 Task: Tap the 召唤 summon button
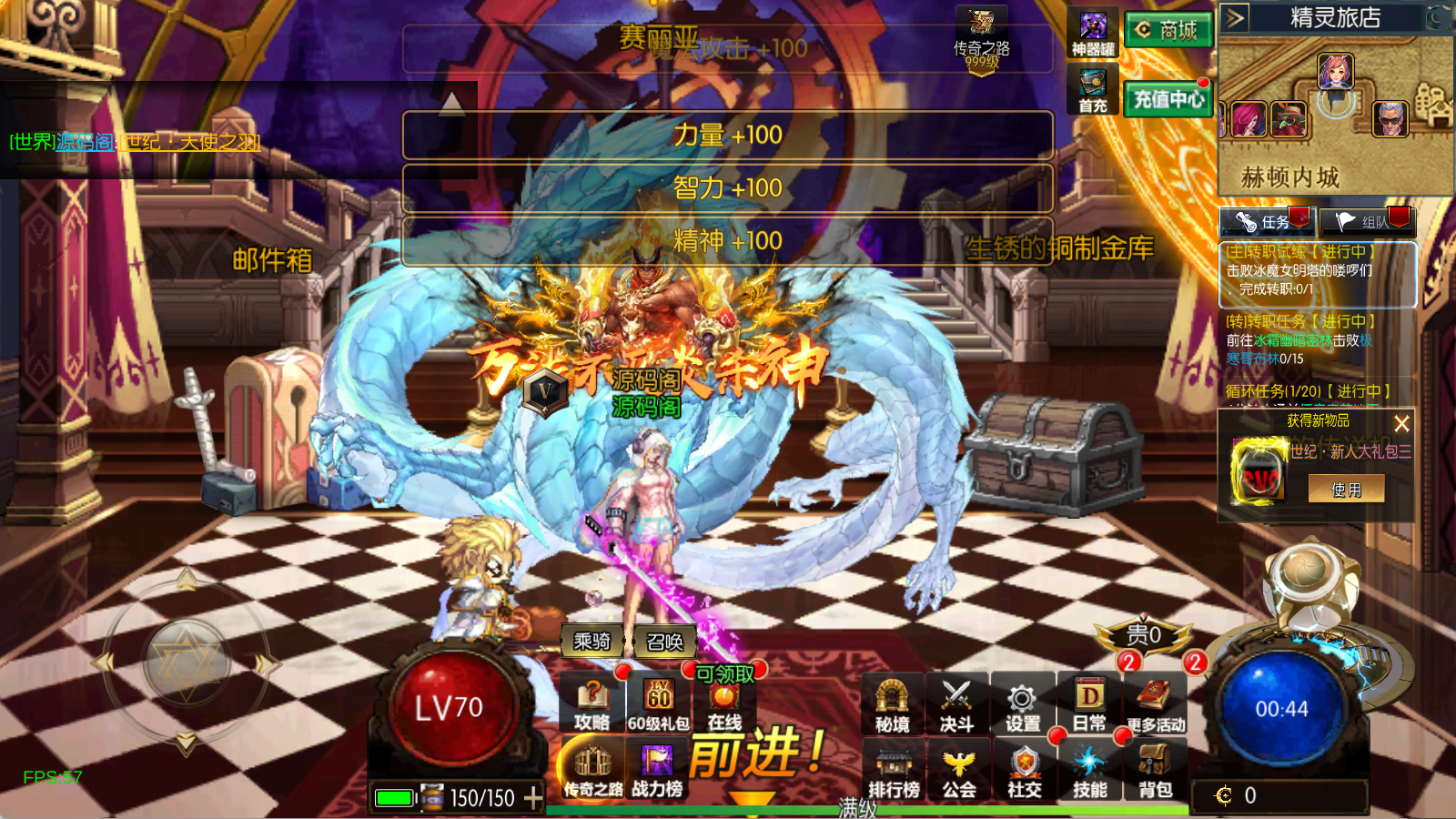click(664, 642)
